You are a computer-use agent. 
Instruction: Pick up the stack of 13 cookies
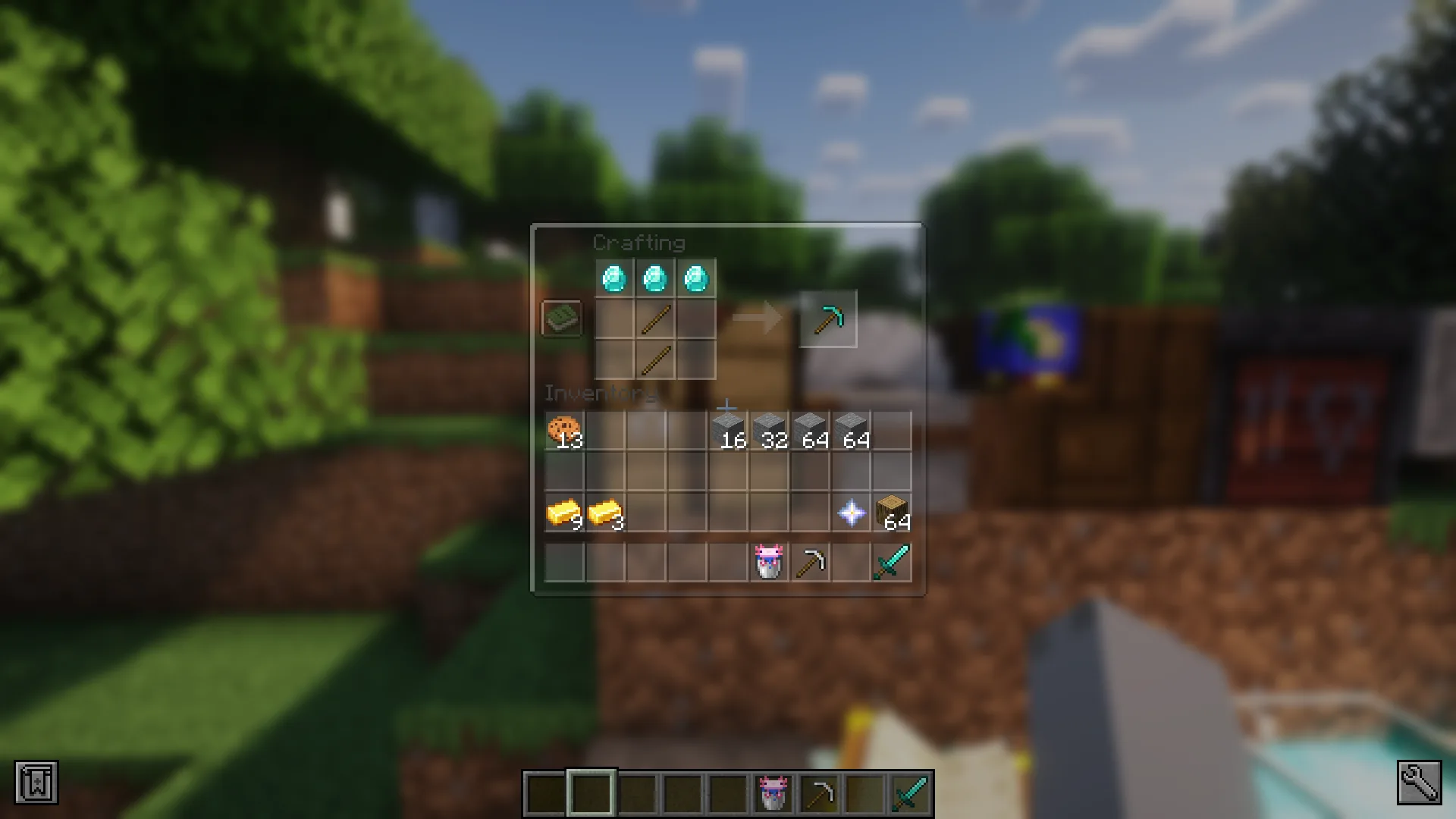[x=563, y=429]
